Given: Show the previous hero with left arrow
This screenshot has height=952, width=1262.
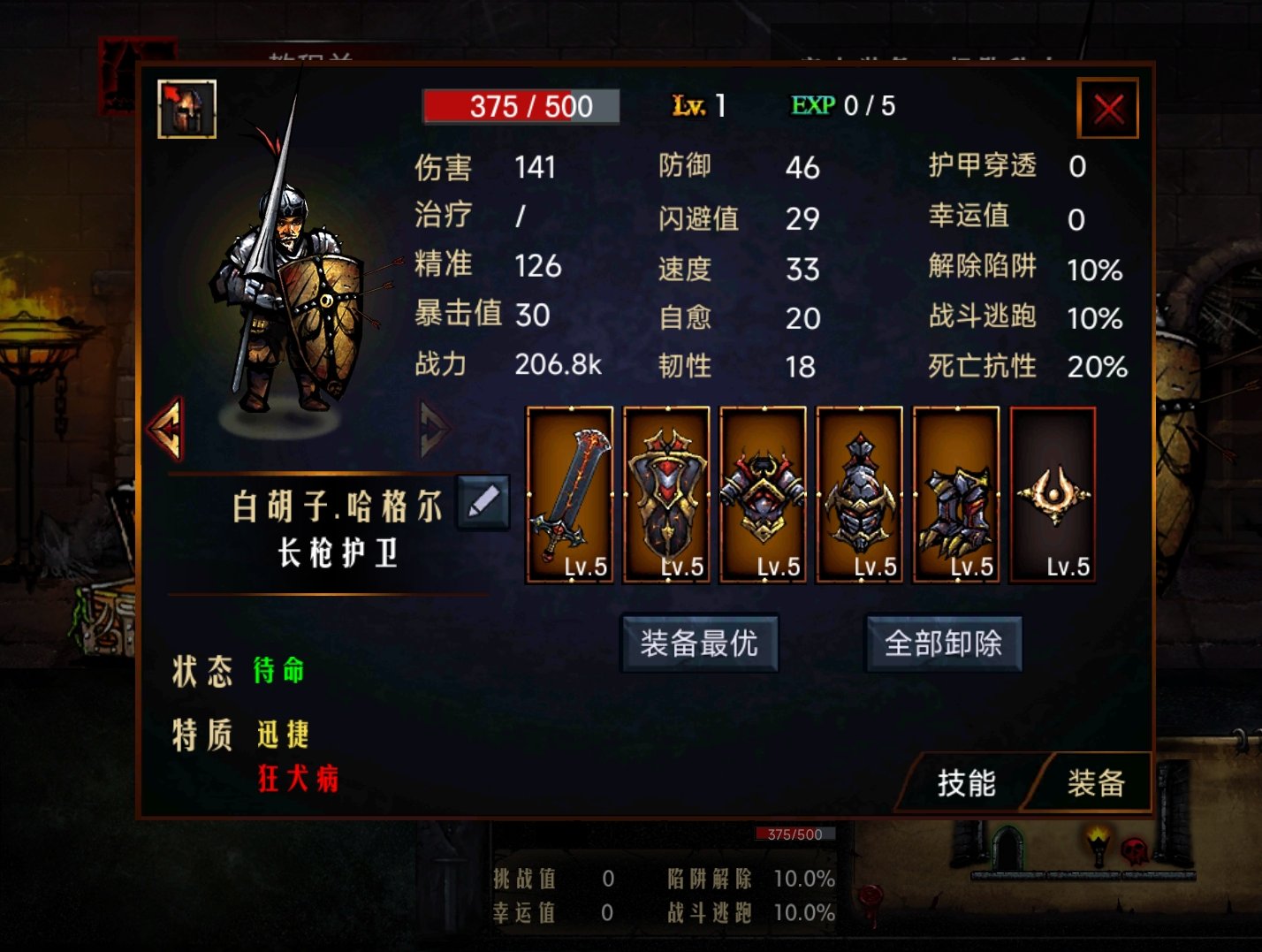Looking at the screenshot, I should 167,429.
